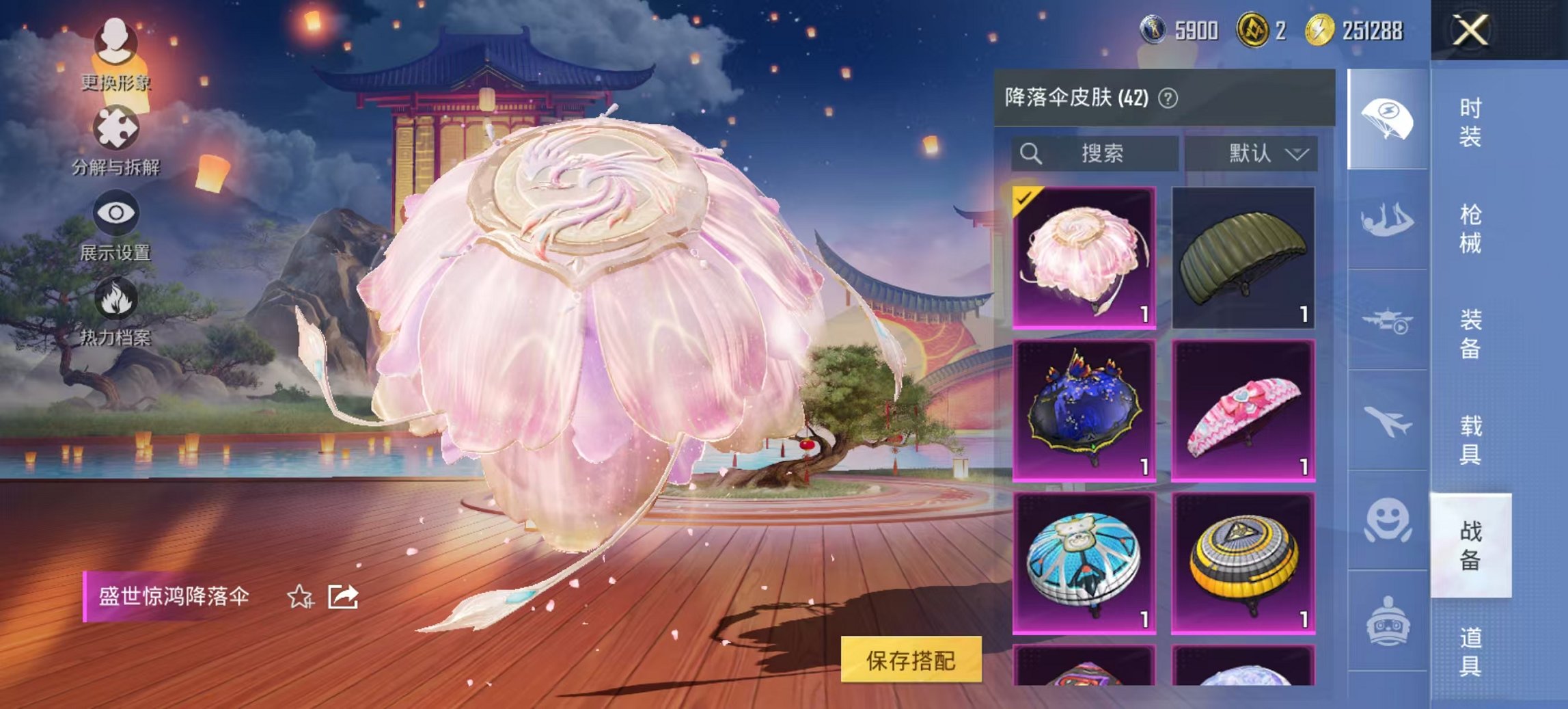The image size is (1568, 709).
Task: Open the 更换形象 avatar icon
Action: [x=115, y=41]
